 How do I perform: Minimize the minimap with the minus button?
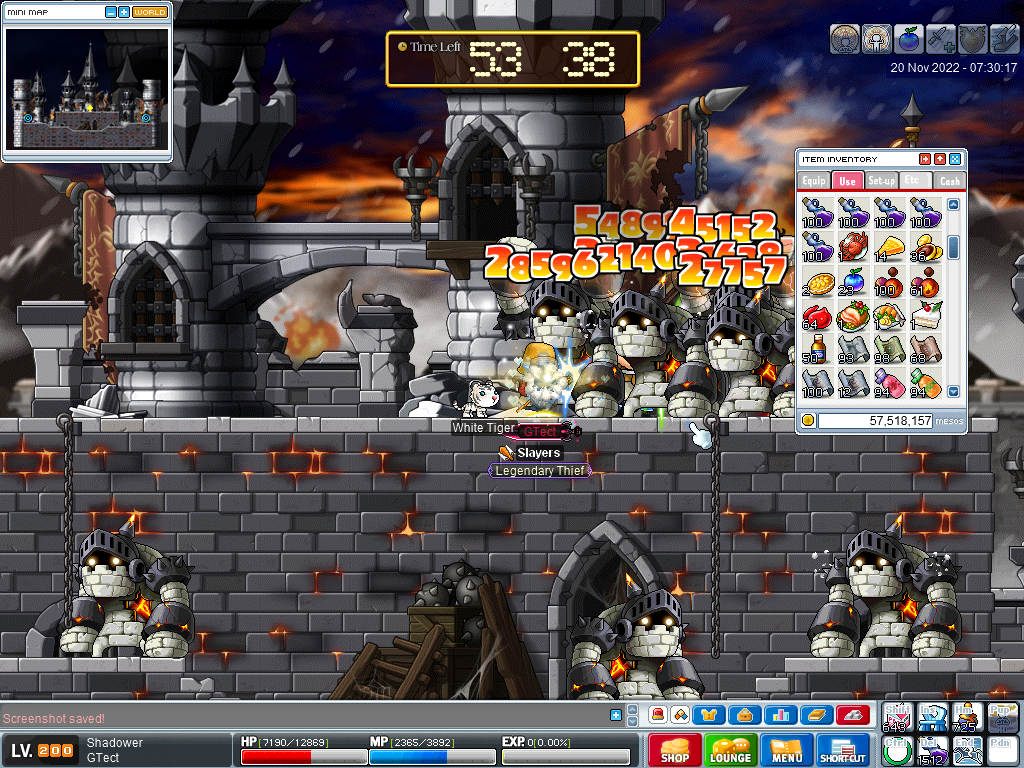point(109,12)
